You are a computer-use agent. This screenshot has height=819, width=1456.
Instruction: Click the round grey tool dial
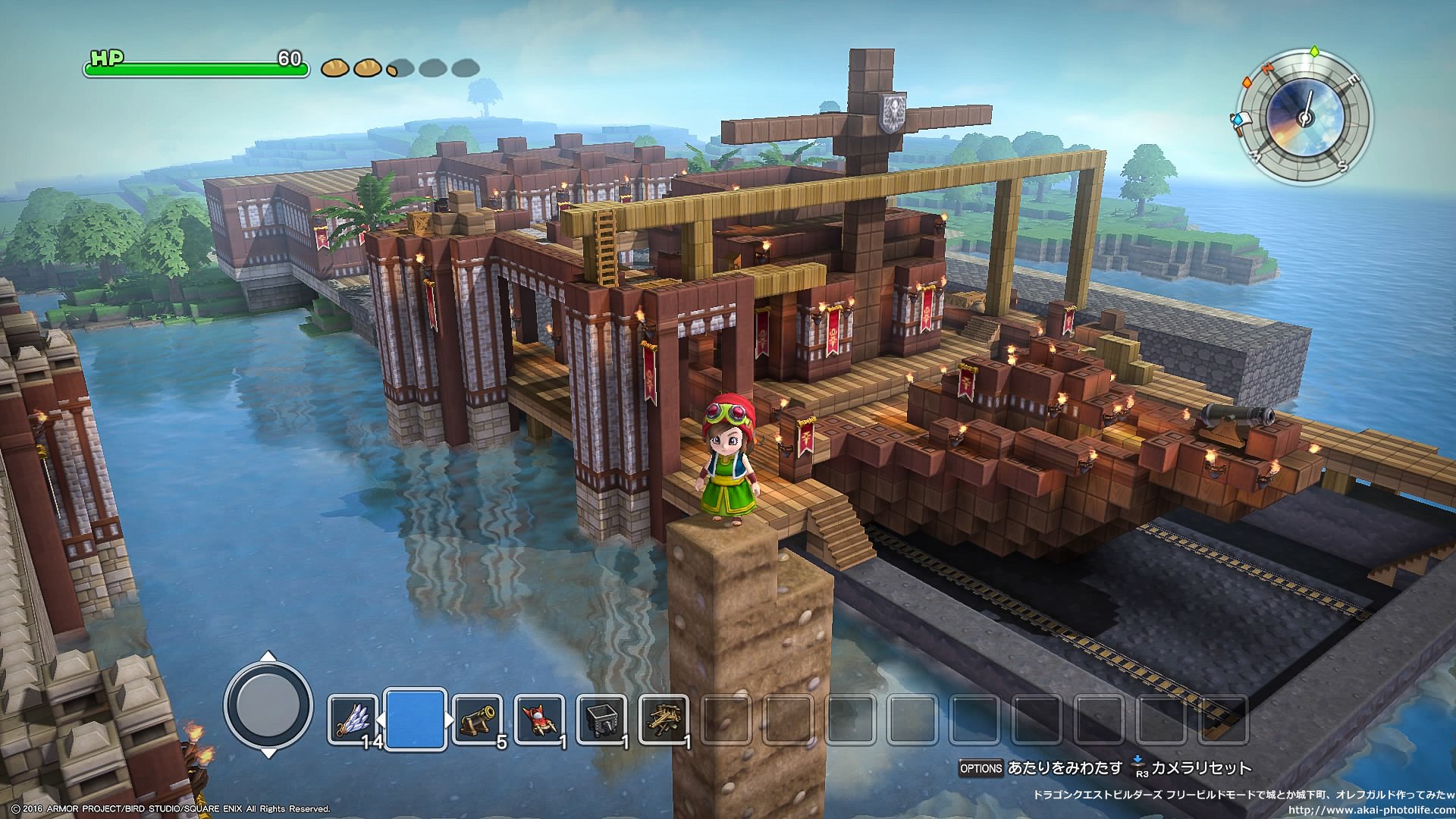(x=268, y=705)
